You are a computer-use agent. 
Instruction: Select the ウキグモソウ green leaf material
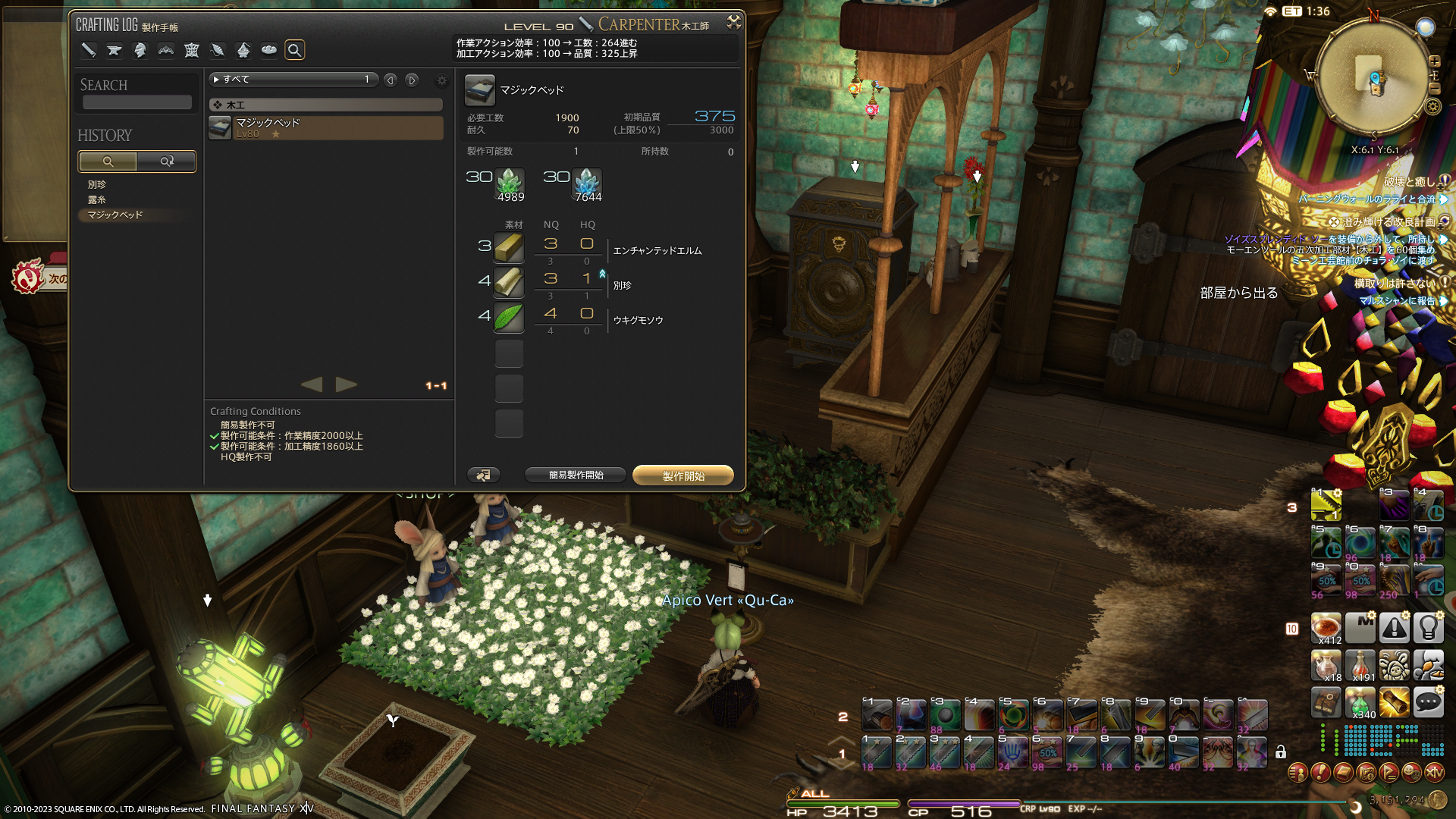[x=509, y=317]
